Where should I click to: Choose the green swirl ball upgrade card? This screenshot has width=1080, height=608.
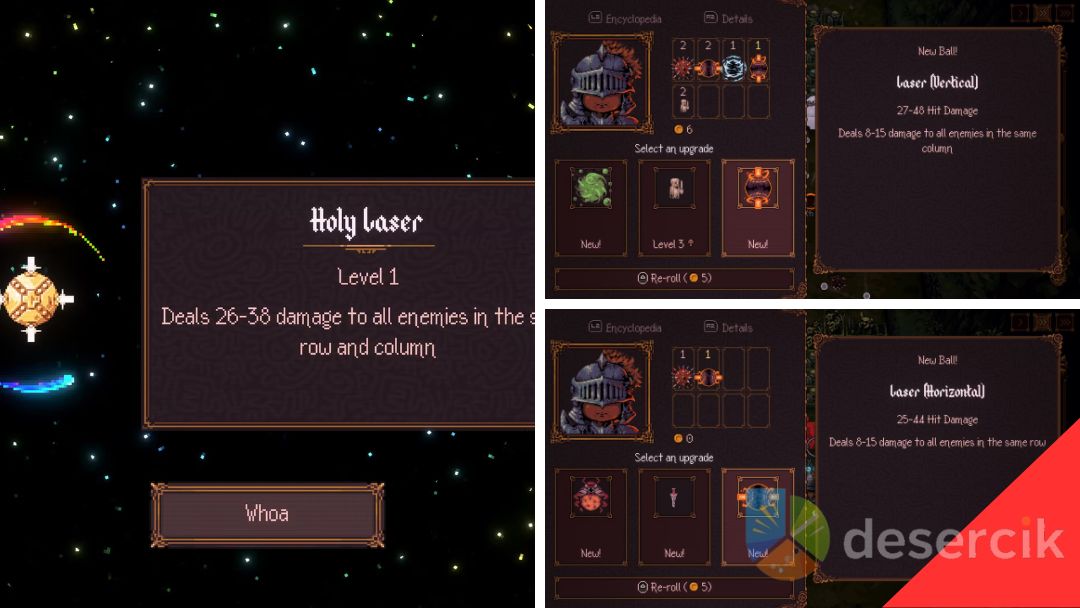click(x=590, y=206)
